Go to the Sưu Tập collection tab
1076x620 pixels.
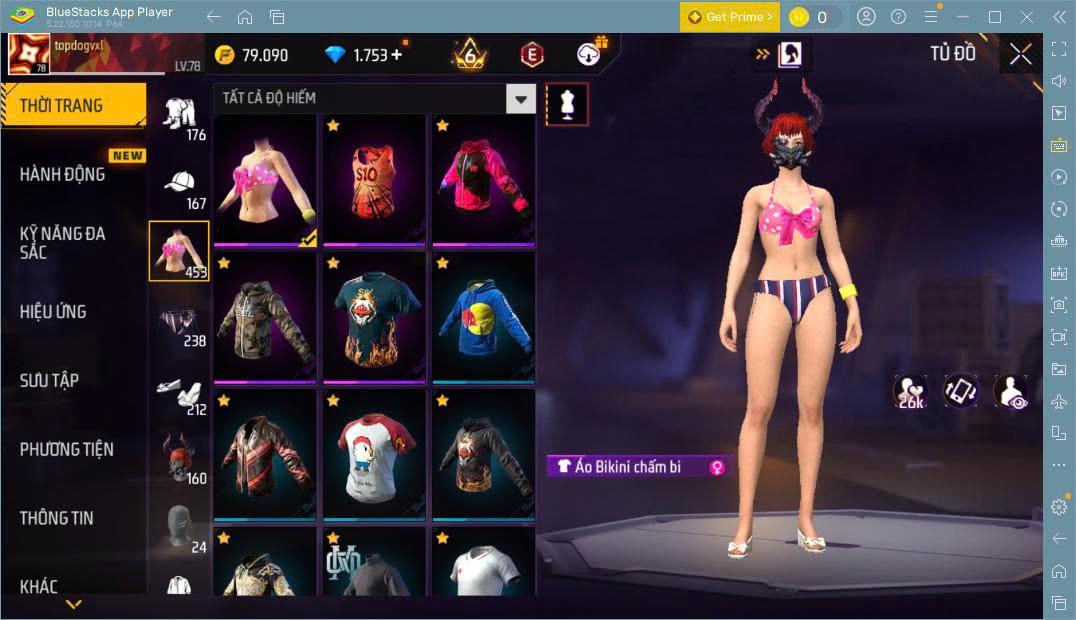coord(49,380)
